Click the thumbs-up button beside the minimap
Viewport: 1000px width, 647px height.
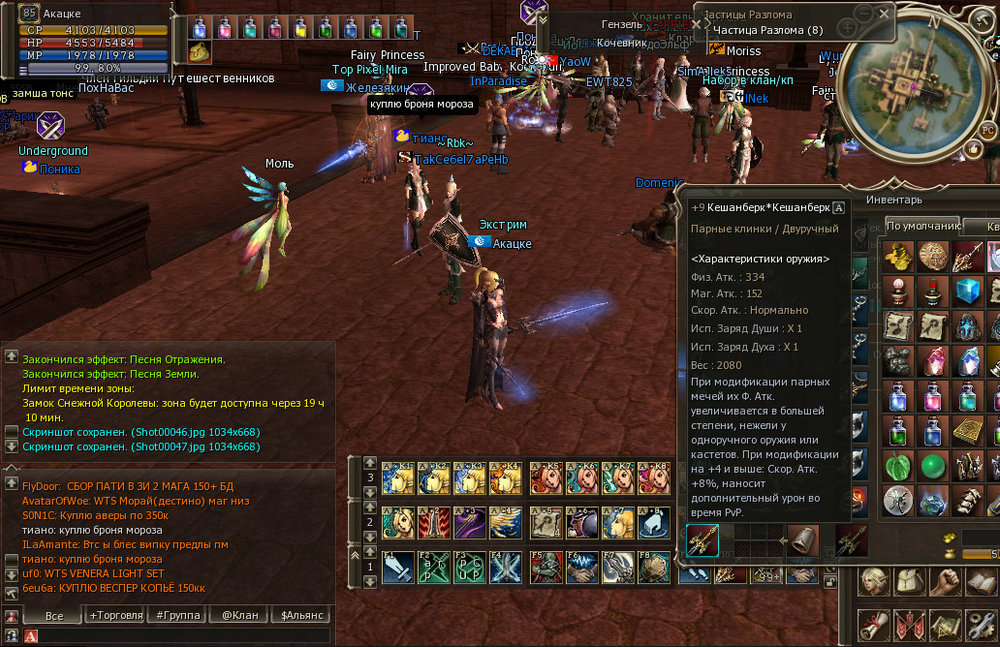973,148
